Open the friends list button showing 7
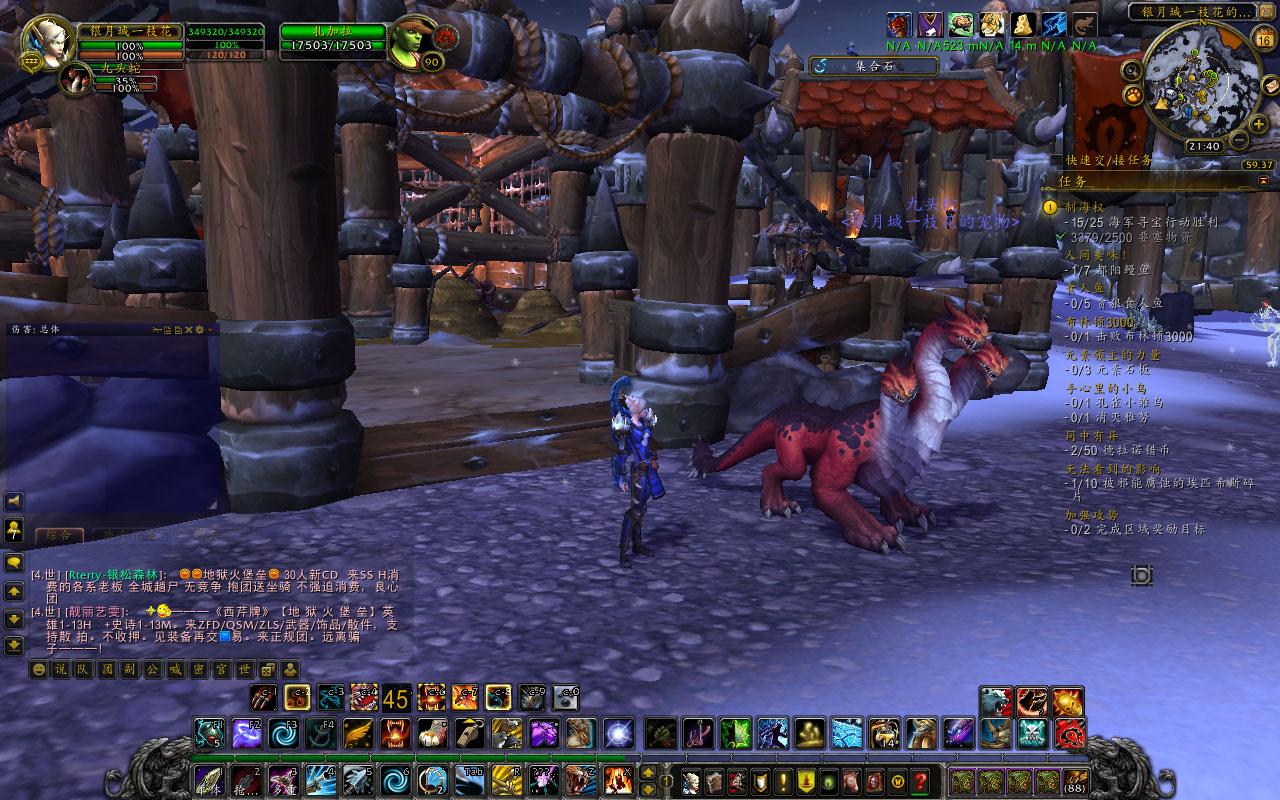Screen dimensions: 1280x800 [x=15, y=529]
